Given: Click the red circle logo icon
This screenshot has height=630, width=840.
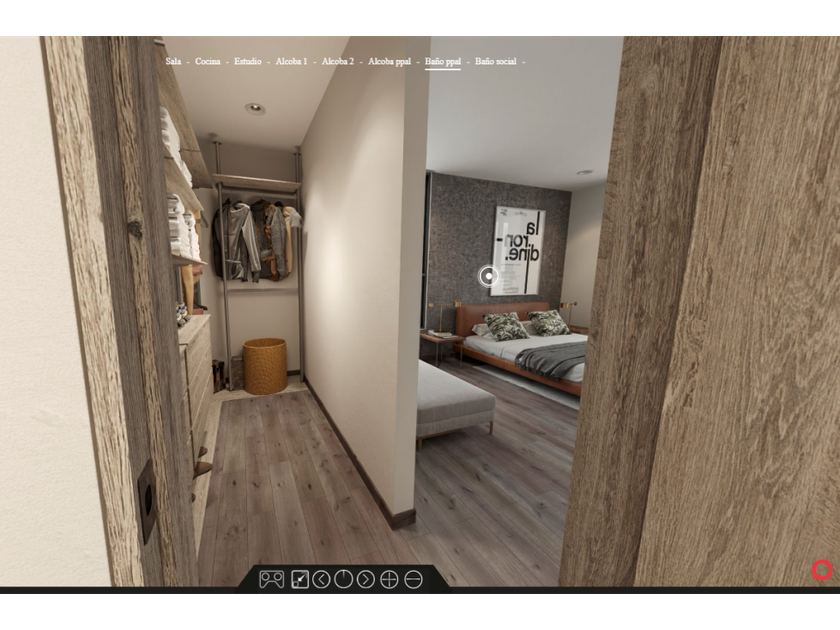Looking at the screenshot, I should click(x=822, y=571).
